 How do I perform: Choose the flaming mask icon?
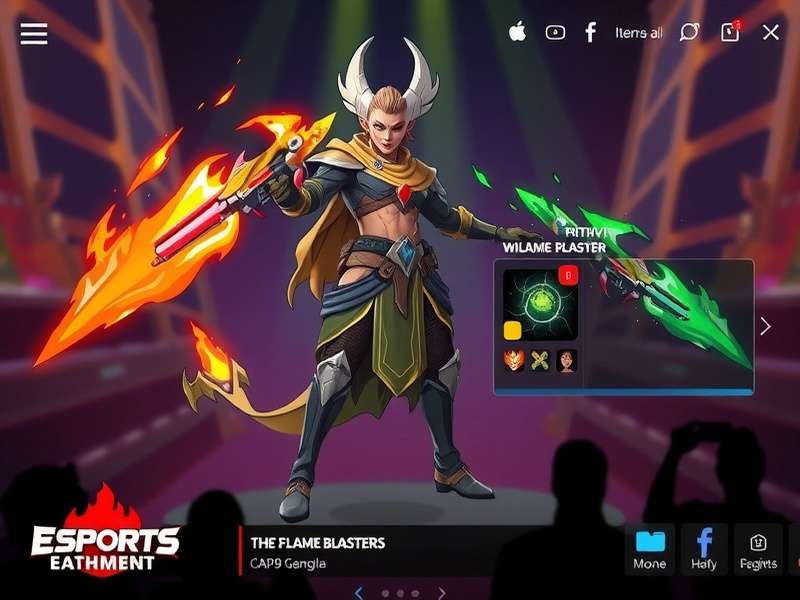pyautogui.click(x=514, y=361)
